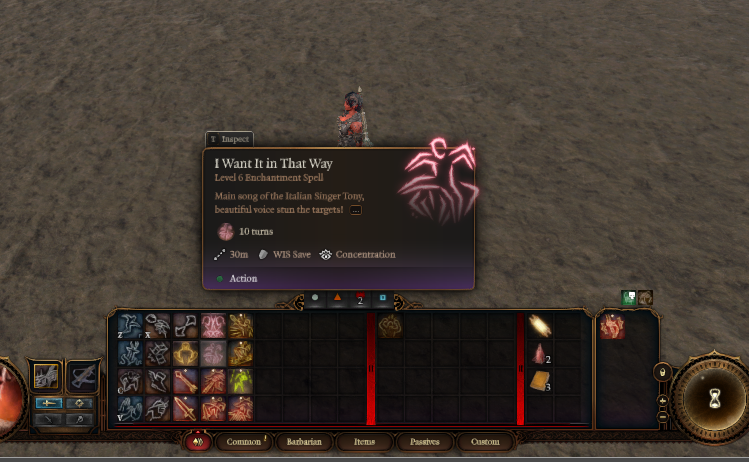The height and width of the screenshot is (462, 749).
Task: End turn with the hourglass button
Action: point(713,398)
